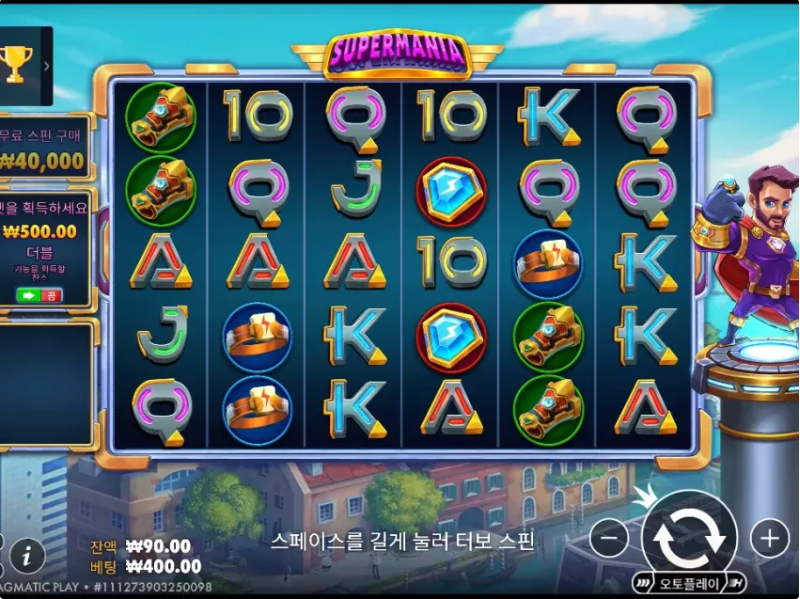Expand the trophy panel with the arrow

[x=46, y=66]
